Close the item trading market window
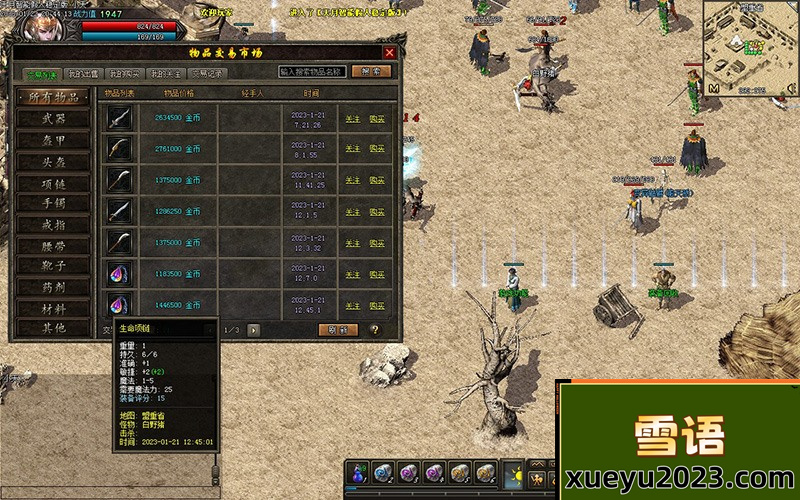 click(x=390, y=52)
